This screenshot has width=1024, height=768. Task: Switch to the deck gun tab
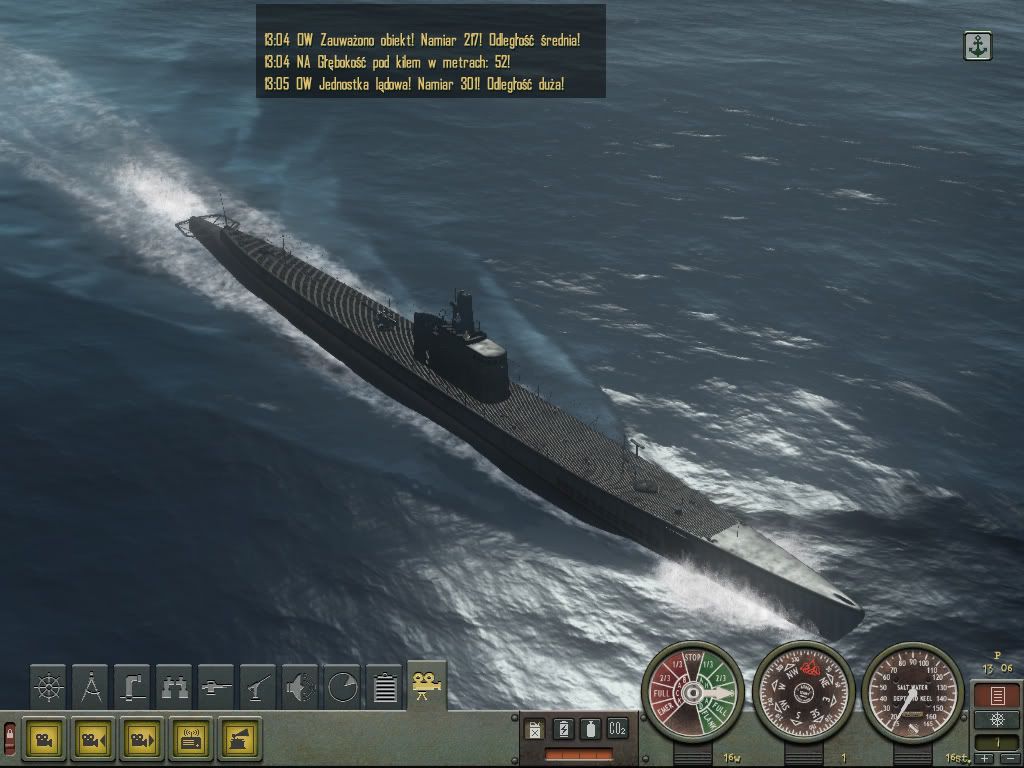click(x=259, y=687)
